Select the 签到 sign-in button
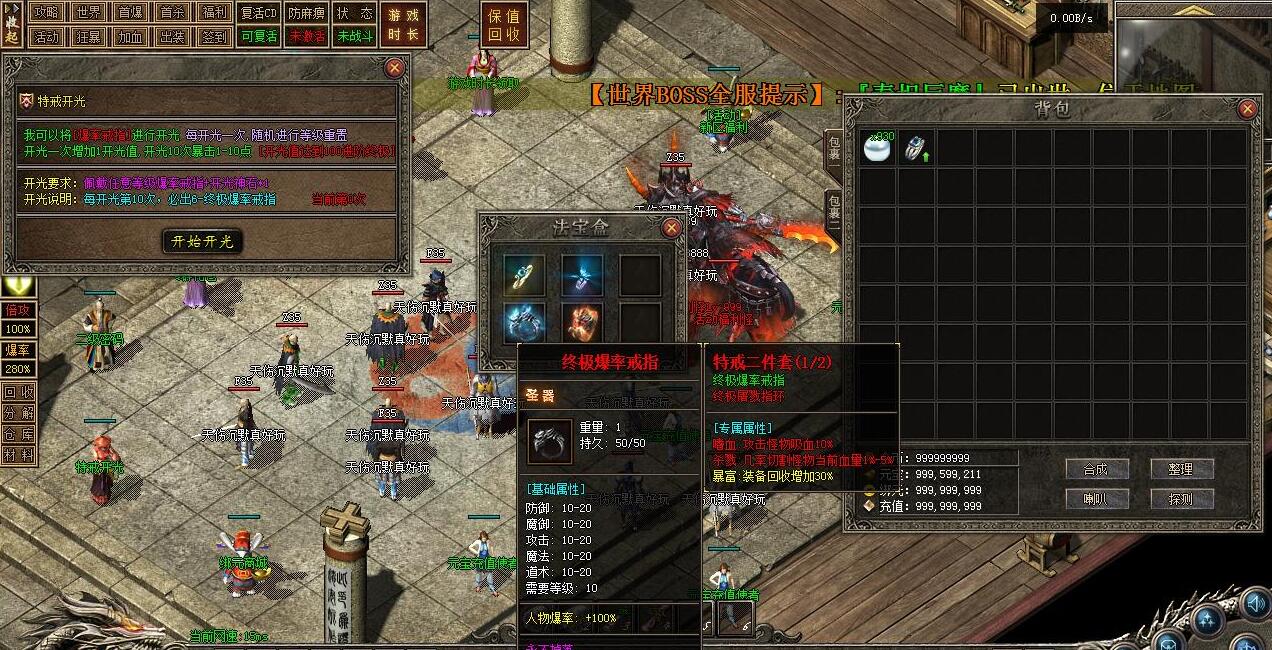 (214, 37)
